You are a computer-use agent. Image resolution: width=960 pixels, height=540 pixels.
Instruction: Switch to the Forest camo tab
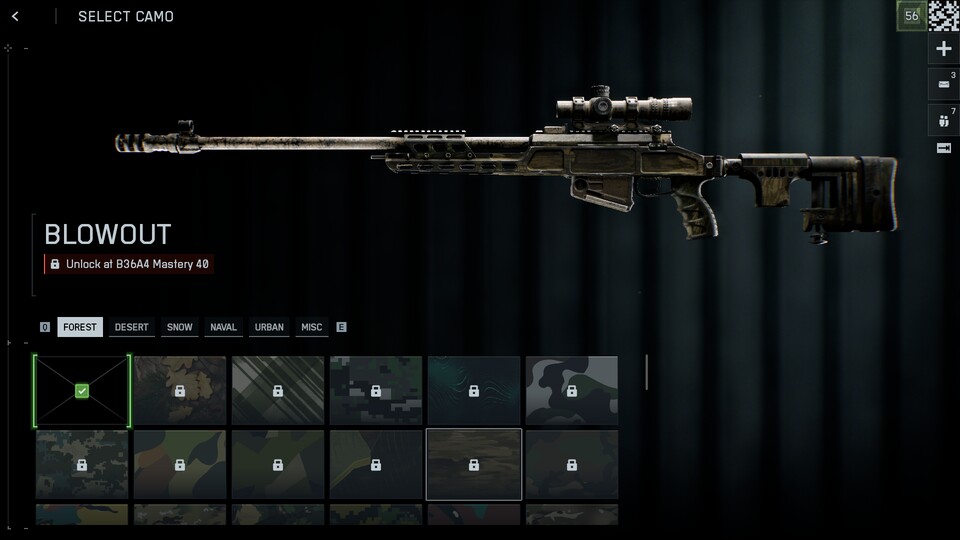pos(80,327)
